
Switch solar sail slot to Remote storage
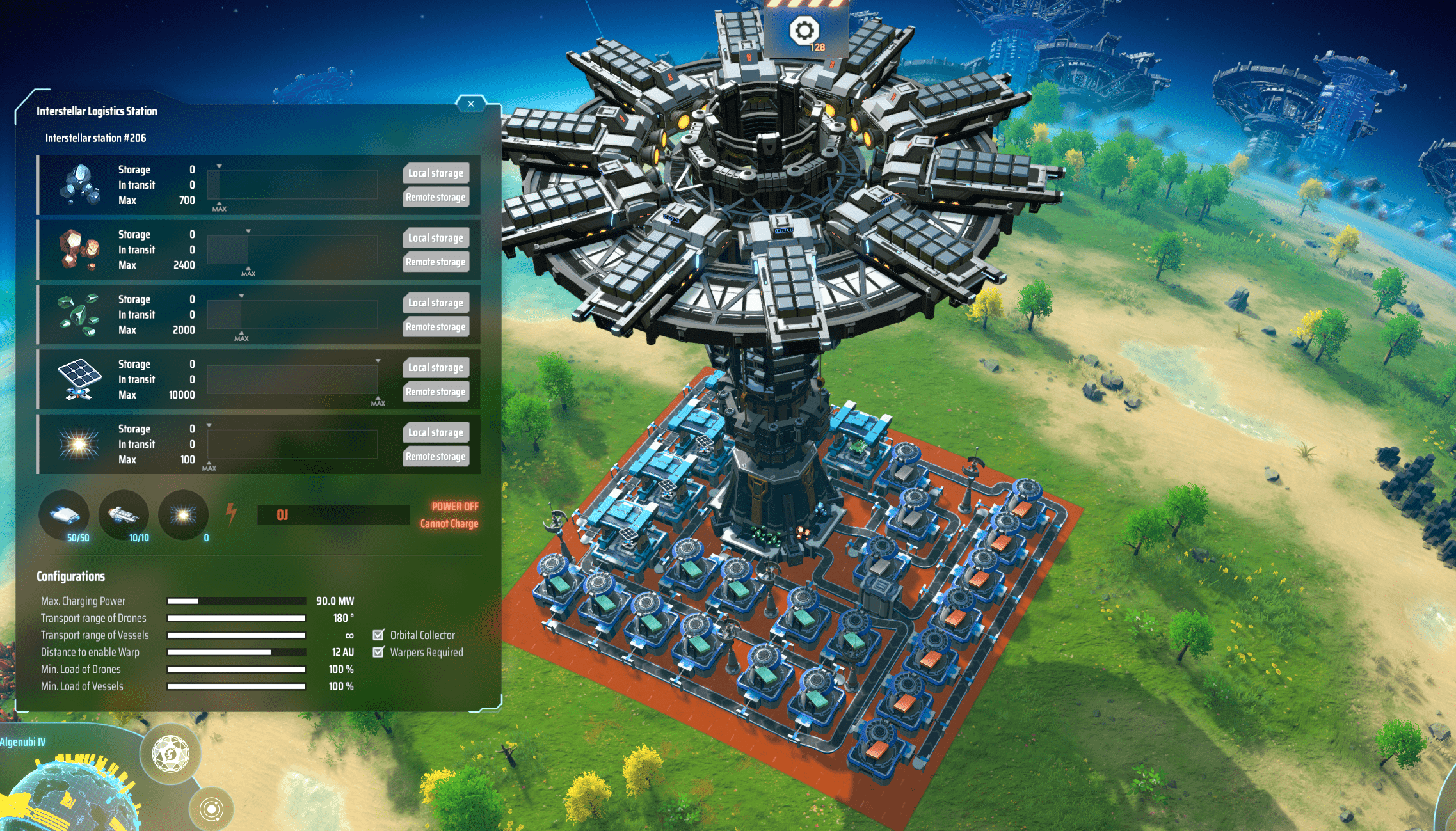pyautogui.click(x=435, y=391)
